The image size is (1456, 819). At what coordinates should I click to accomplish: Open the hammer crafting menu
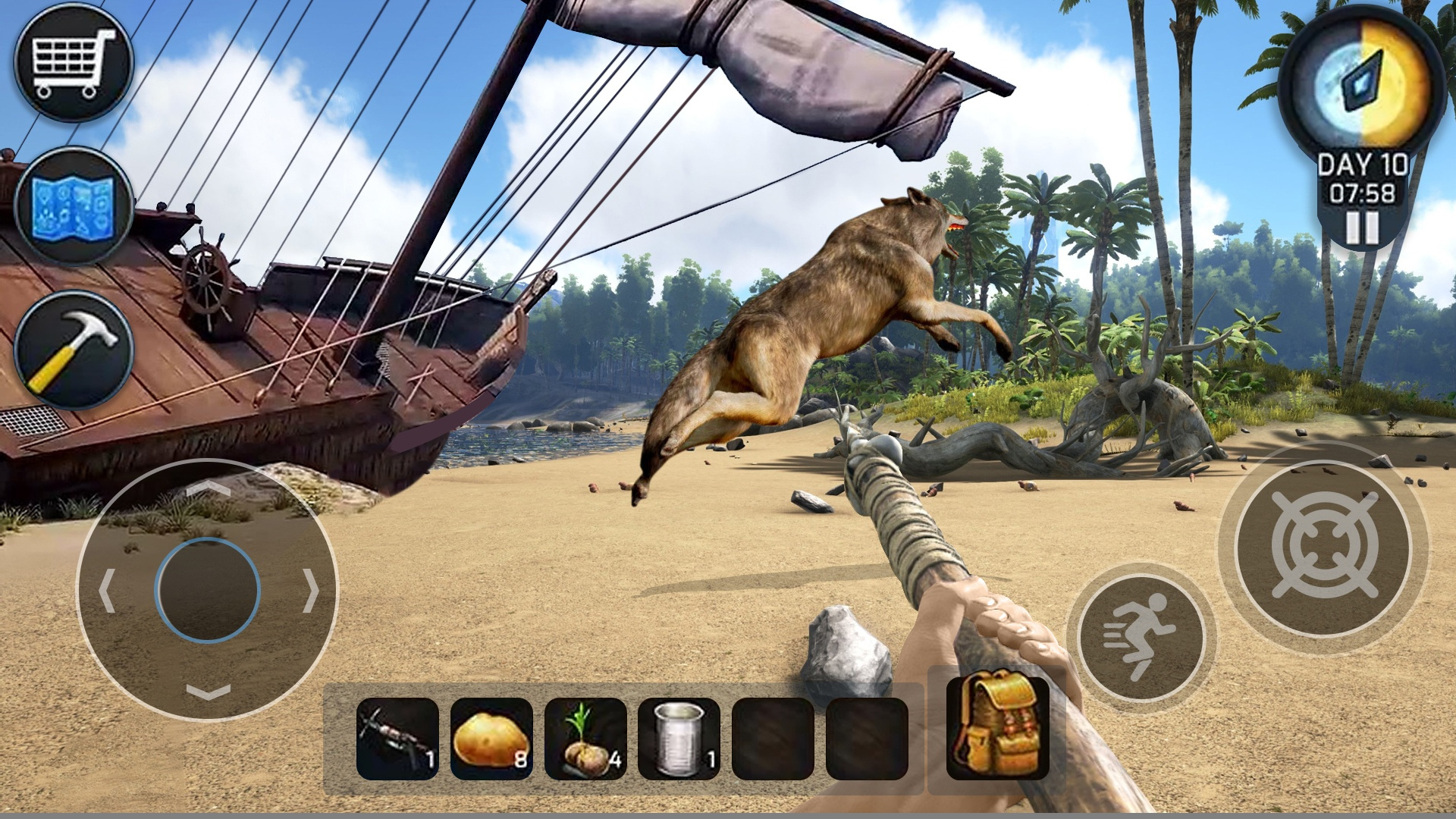(74, 350)
